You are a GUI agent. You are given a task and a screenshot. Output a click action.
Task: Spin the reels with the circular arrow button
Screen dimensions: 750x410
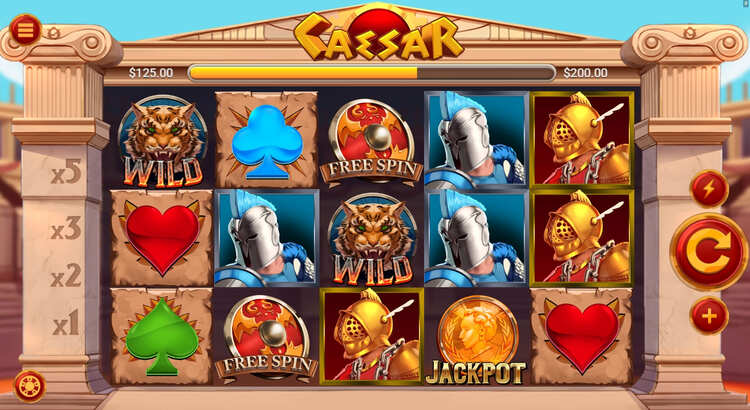pyautogui.click(x=709, y=252)
